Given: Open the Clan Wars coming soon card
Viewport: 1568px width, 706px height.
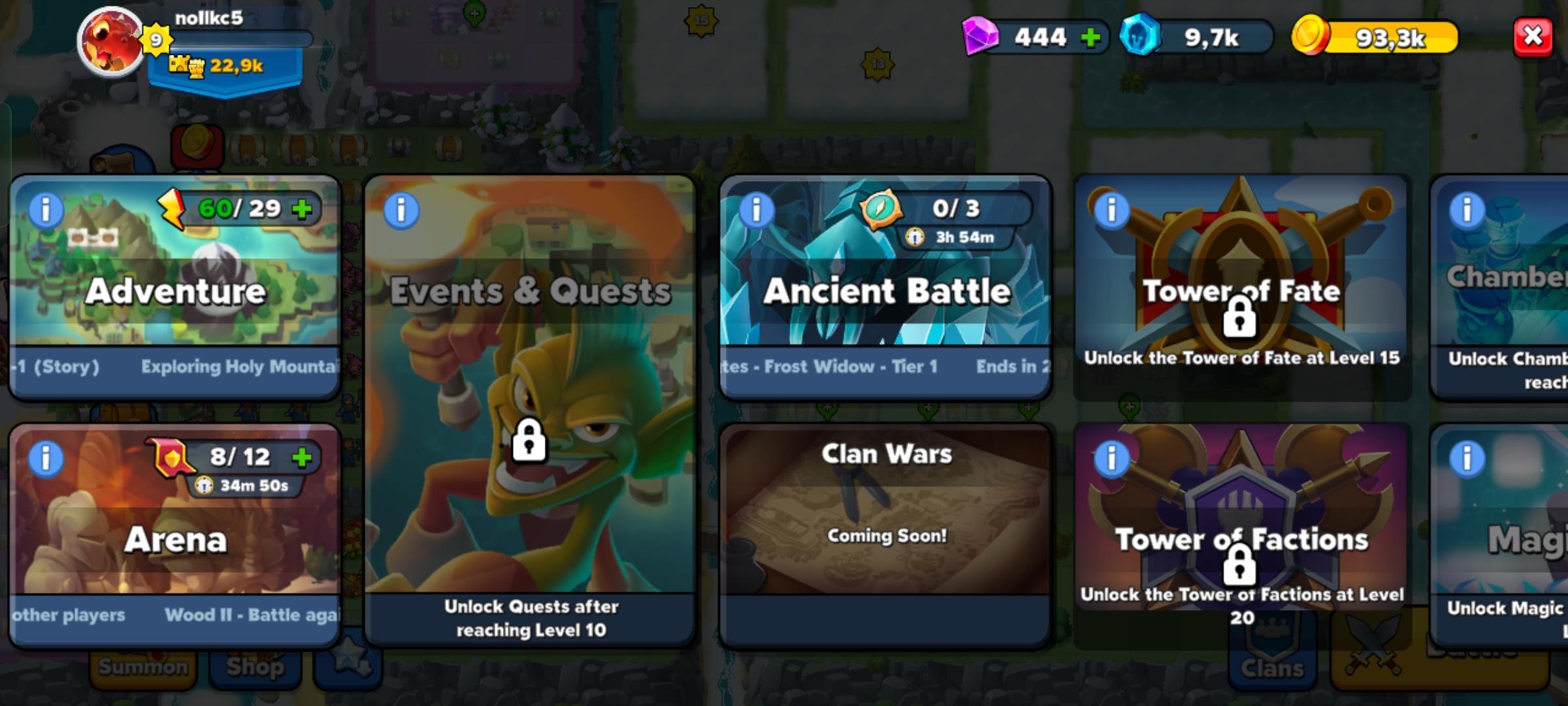Looking at the screenshot, I should (885, 523).
